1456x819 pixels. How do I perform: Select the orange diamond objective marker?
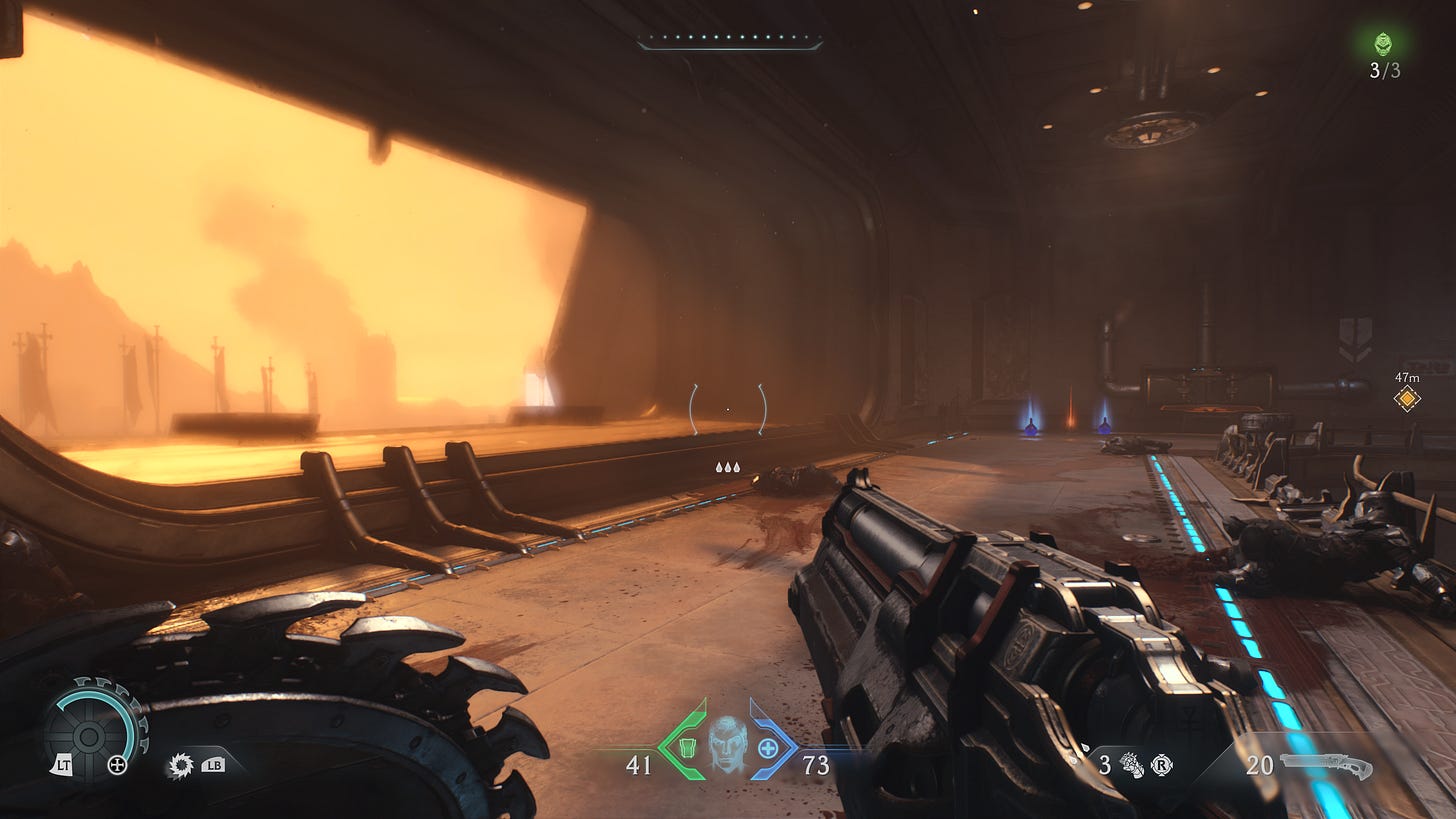(x=1407, y=399)
